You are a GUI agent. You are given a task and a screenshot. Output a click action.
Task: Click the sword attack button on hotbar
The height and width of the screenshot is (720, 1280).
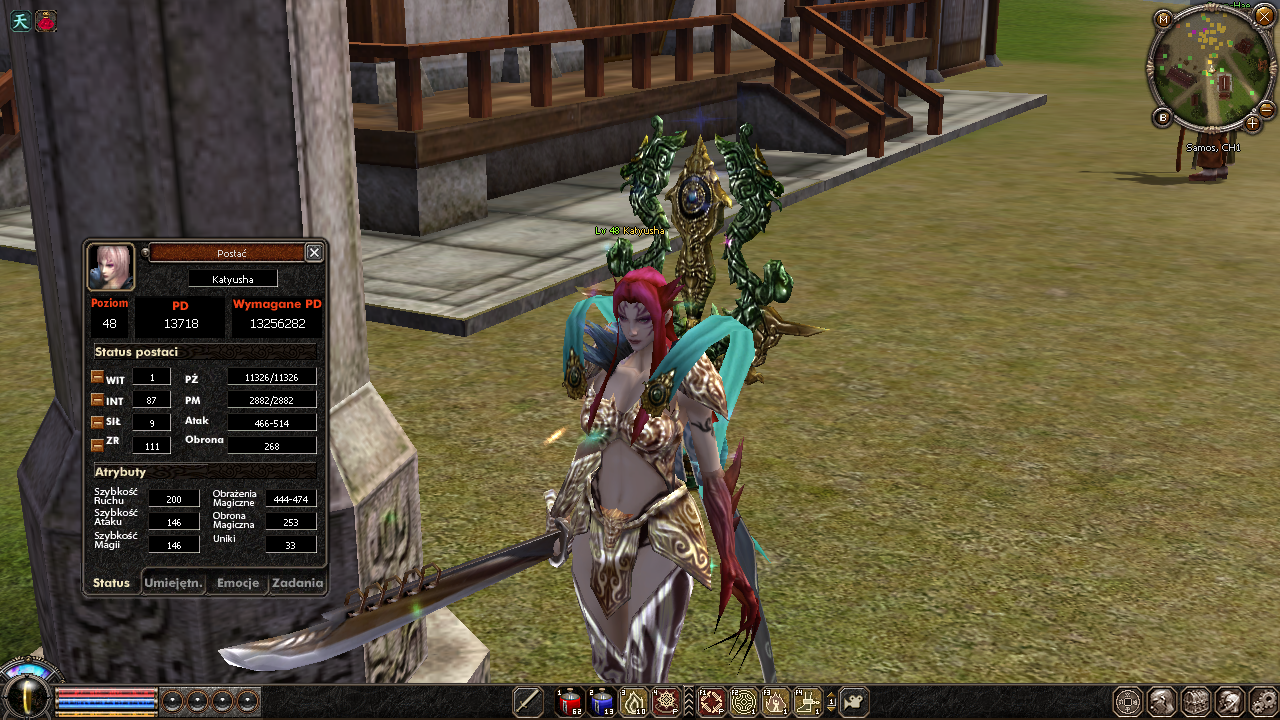(x=528, y=702)
